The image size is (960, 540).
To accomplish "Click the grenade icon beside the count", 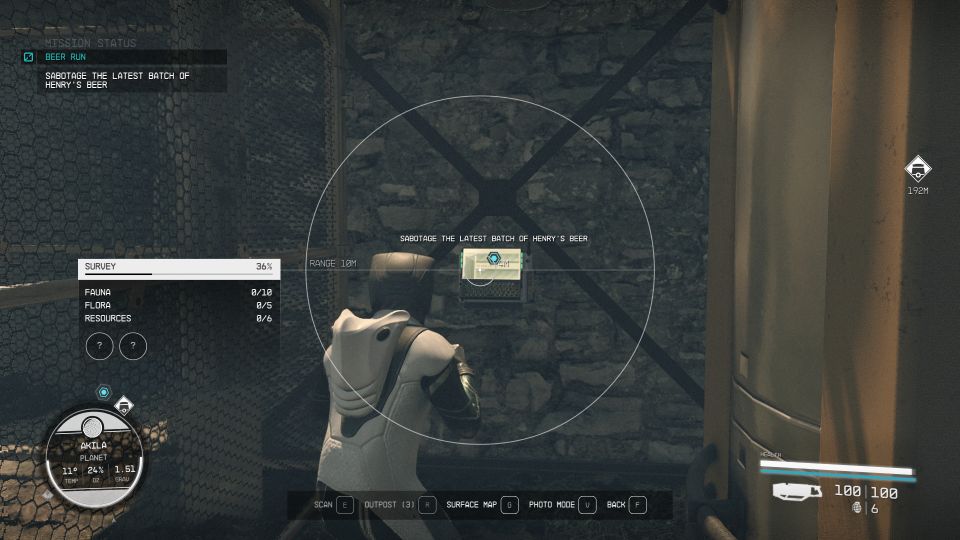I will pos(857,508).
